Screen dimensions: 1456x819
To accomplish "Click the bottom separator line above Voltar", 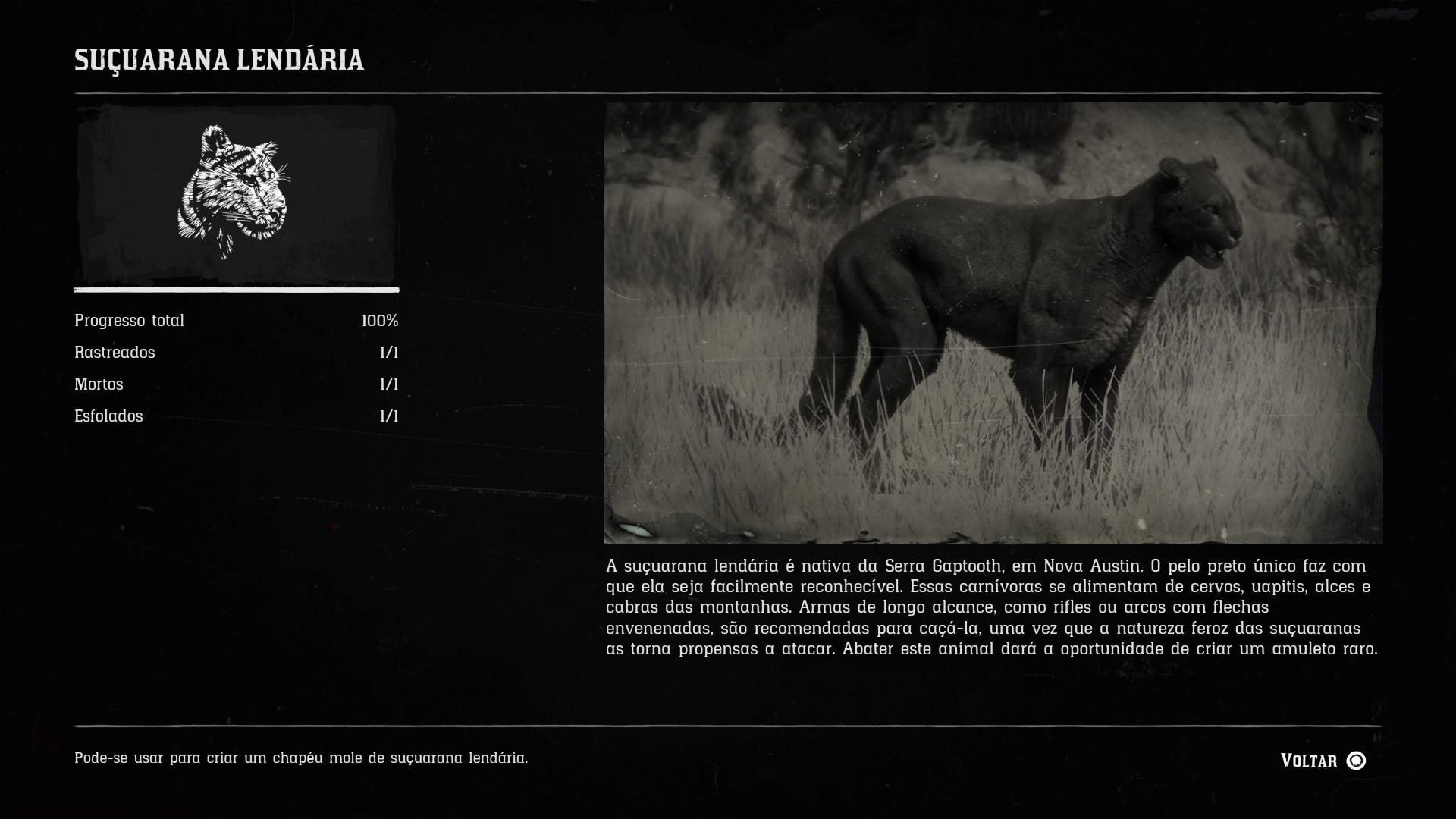I will 728,724.
